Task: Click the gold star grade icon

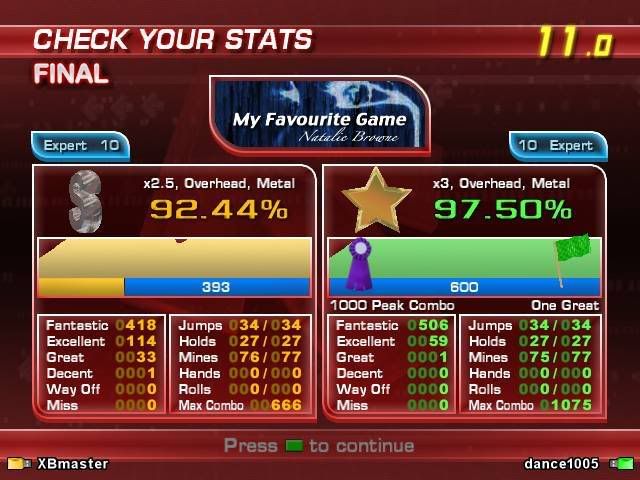Action: coord(375,200)
